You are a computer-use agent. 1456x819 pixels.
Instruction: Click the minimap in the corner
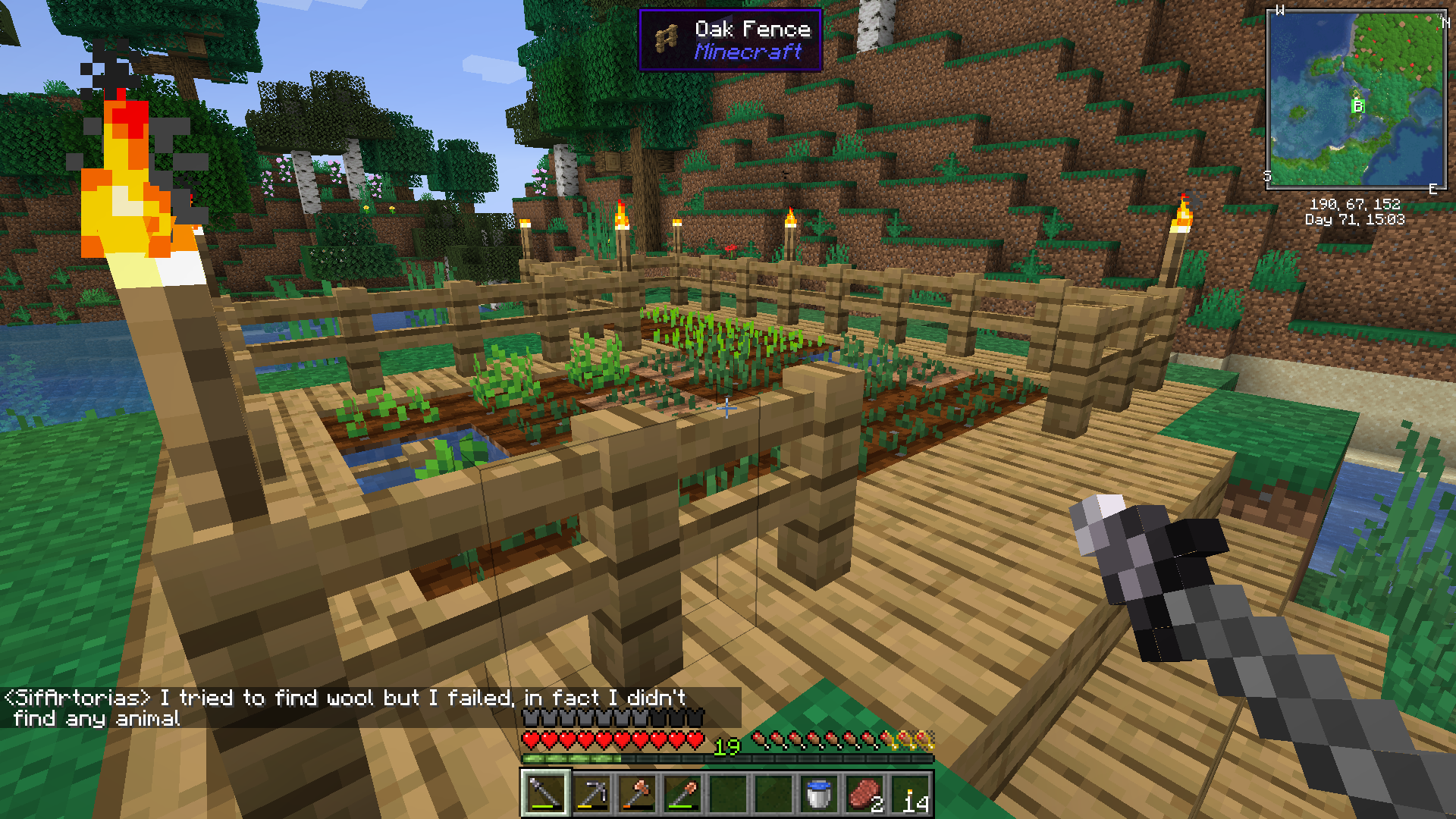(x=1356, y=99)
